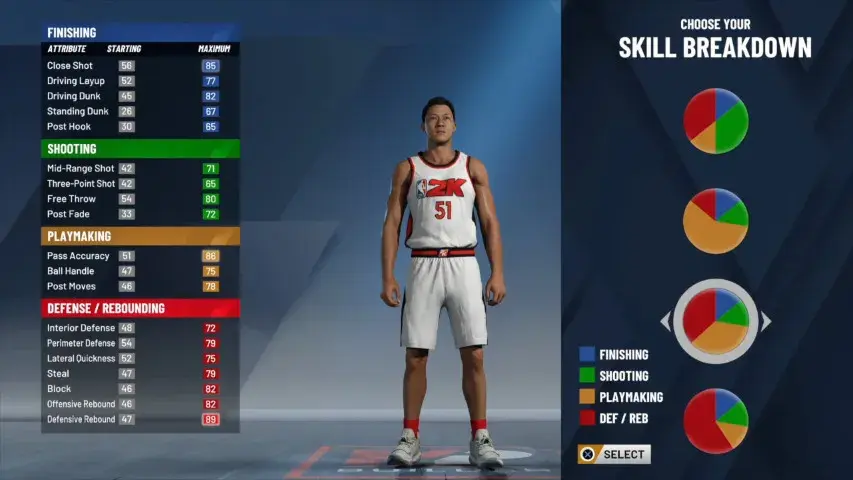Choose the orange playmaking-dominant pie chart
Screen dimensions: 853x480
point(715,221)
